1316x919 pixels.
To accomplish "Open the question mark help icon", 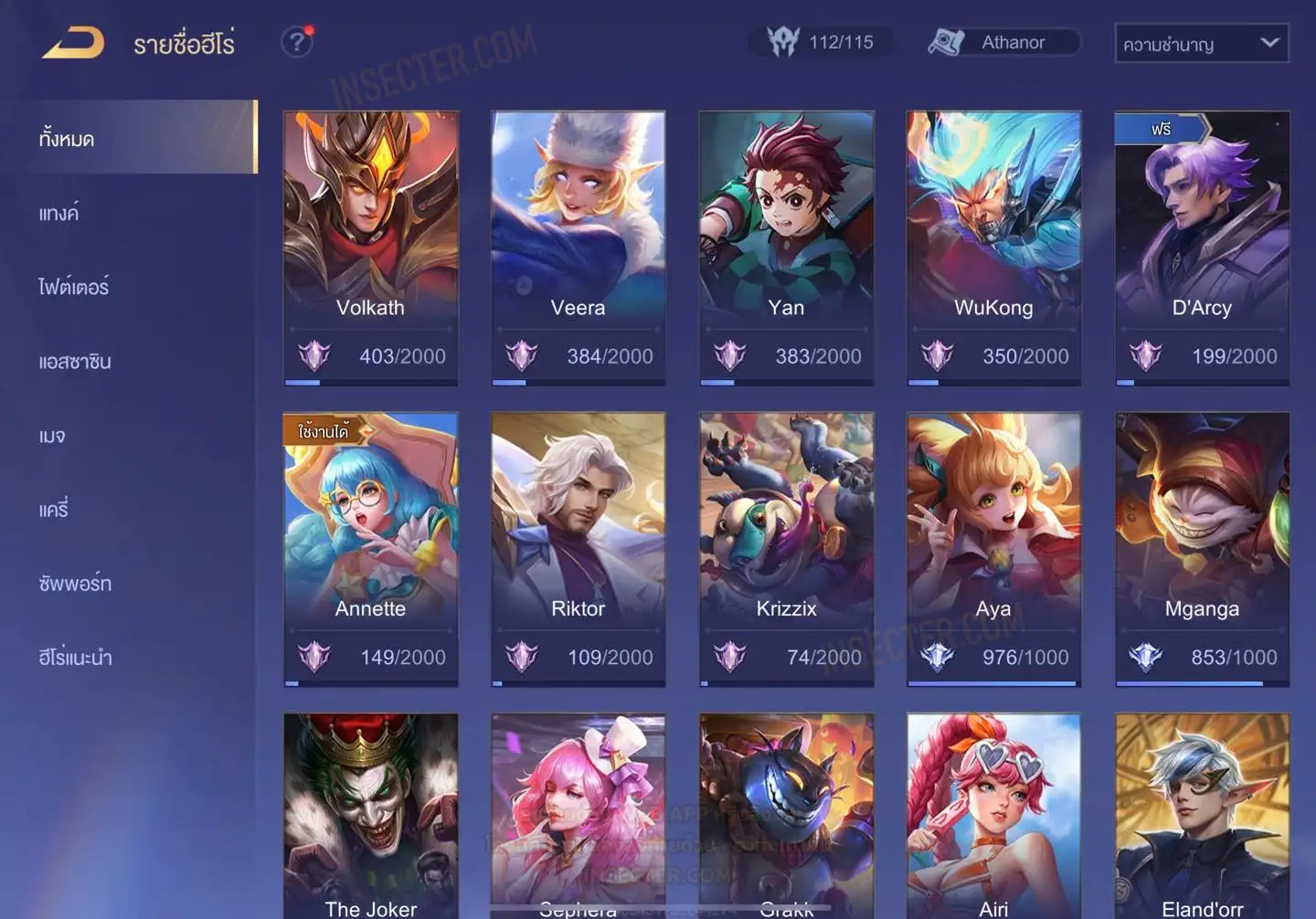I will [x=297, y=42].
